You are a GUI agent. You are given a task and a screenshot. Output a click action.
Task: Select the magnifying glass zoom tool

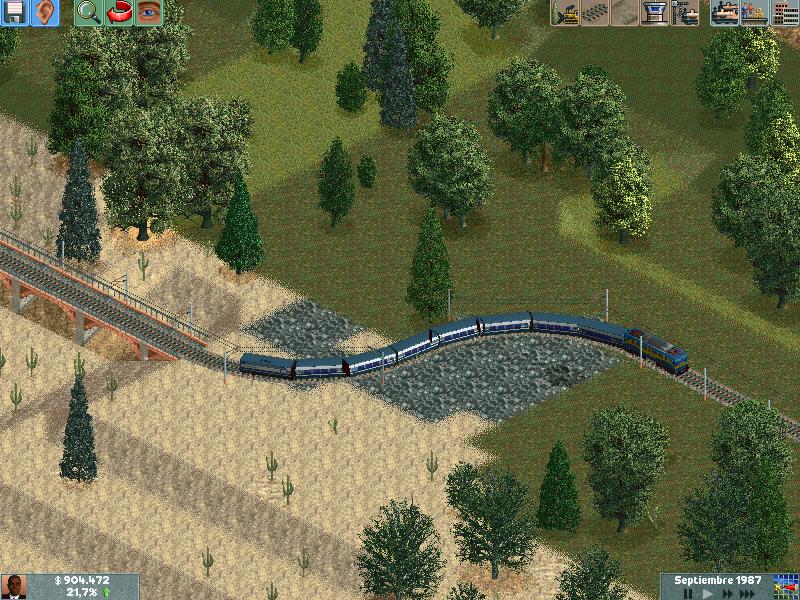click(89, 13)
